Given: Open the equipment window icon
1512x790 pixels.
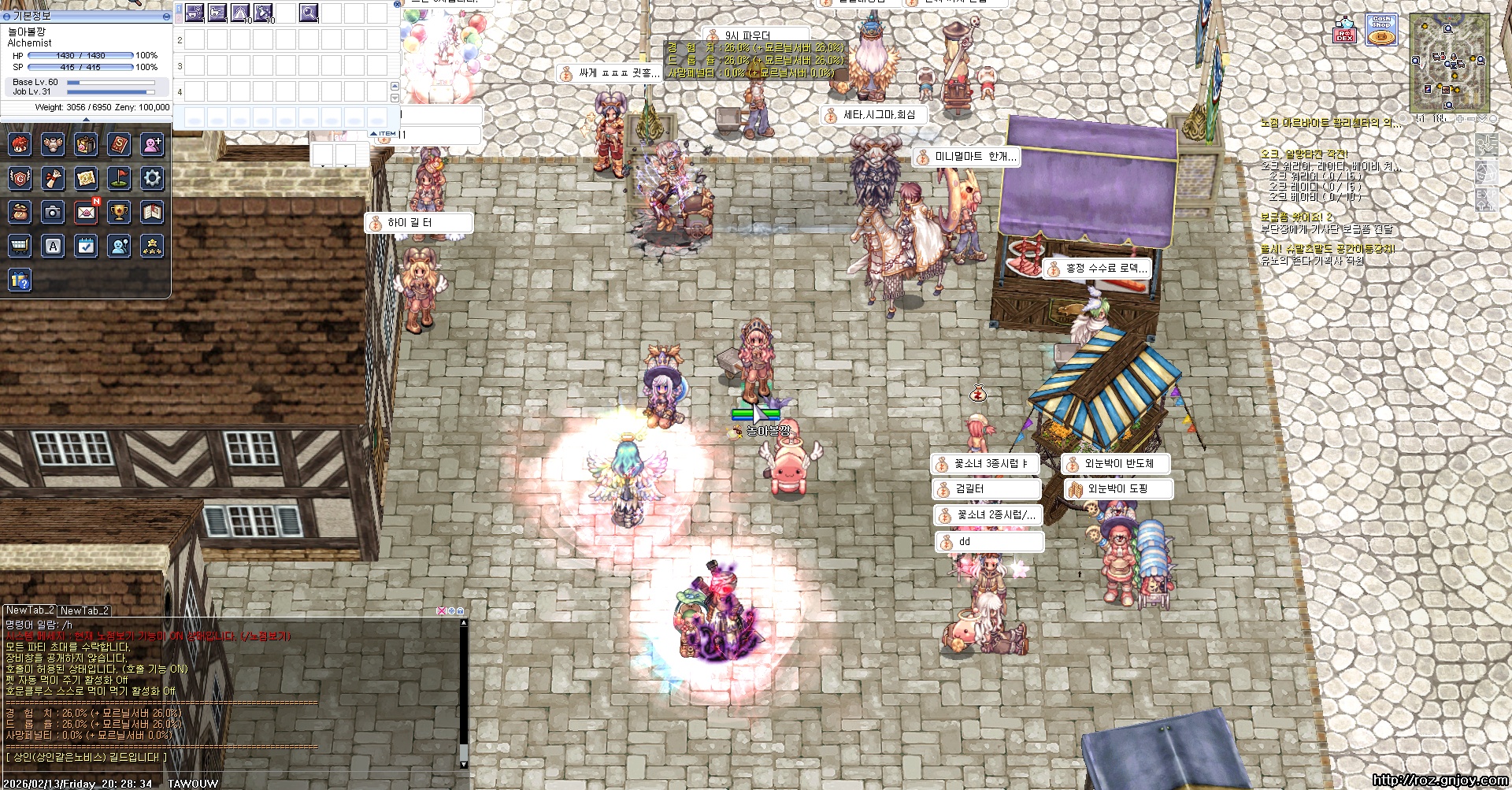Looking at the screenshot, I should click(x=53, y=144).
